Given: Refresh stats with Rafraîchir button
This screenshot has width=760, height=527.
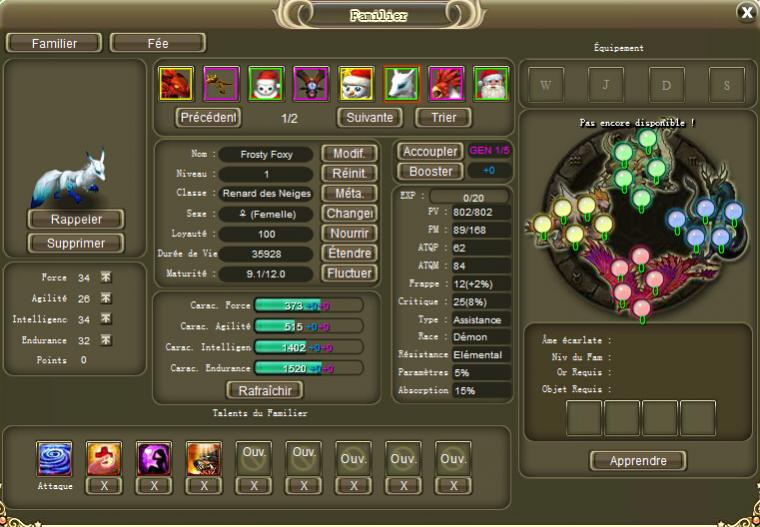Looking at the screenshot, I should [x=265, y=390].
